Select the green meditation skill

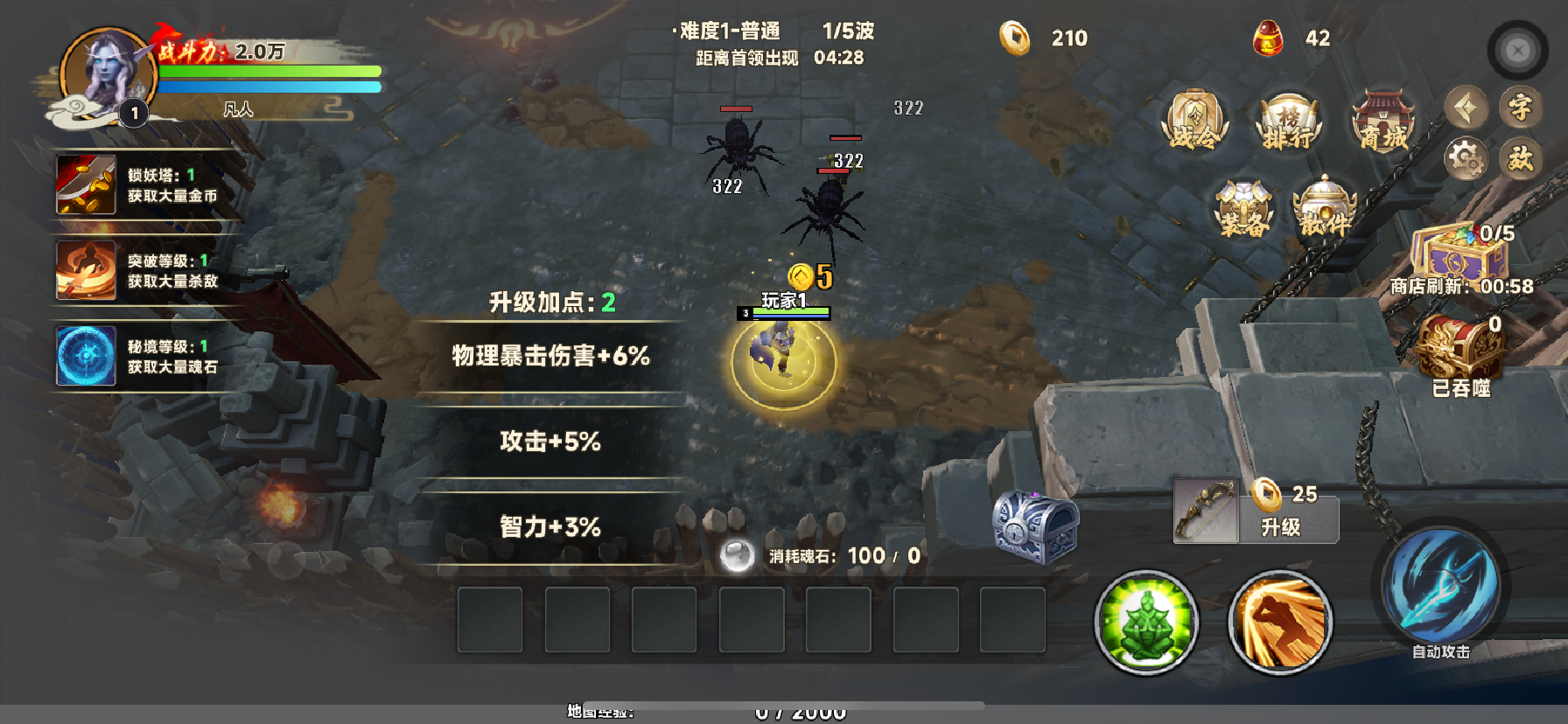(1146, 623)
